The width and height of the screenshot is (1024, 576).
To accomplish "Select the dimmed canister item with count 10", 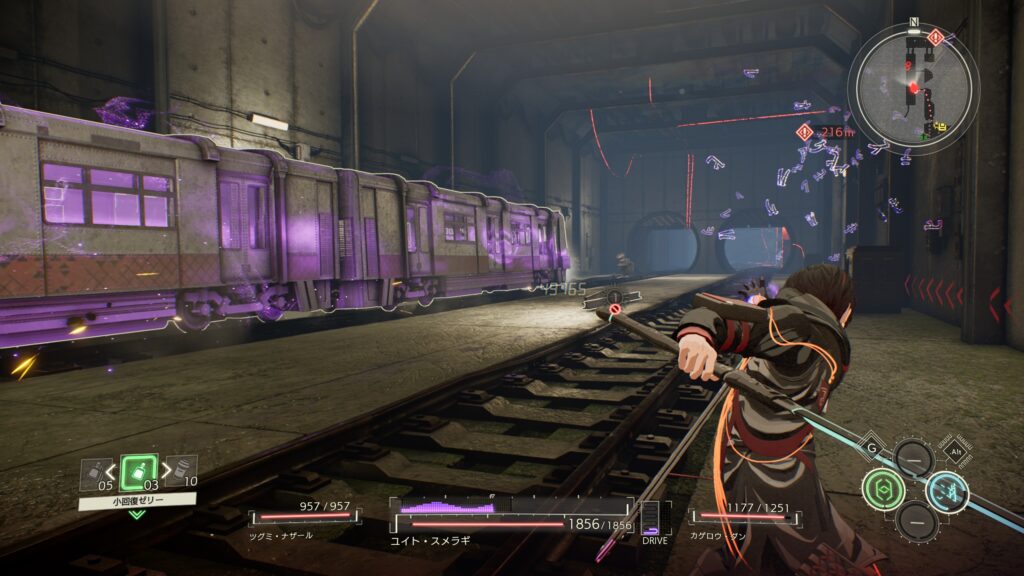I will click(x=181, y=471).
